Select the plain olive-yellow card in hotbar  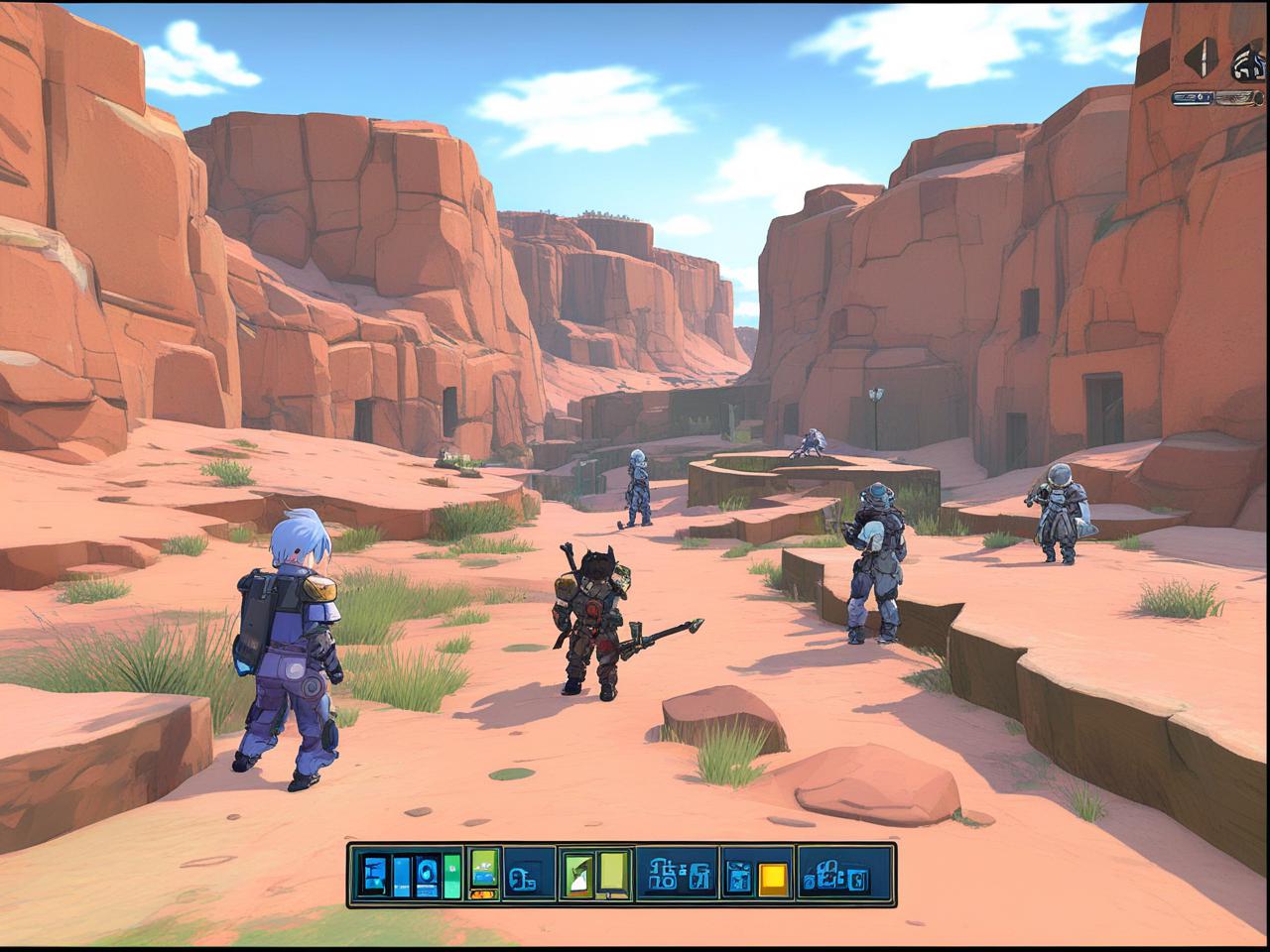coord(612,874)
